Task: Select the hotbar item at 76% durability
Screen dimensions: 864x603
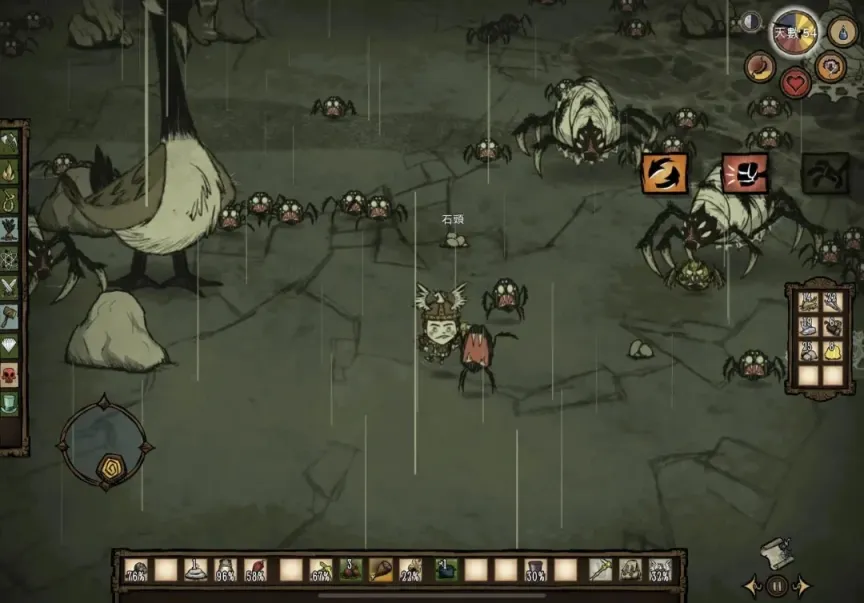Action: click(137, 570)
